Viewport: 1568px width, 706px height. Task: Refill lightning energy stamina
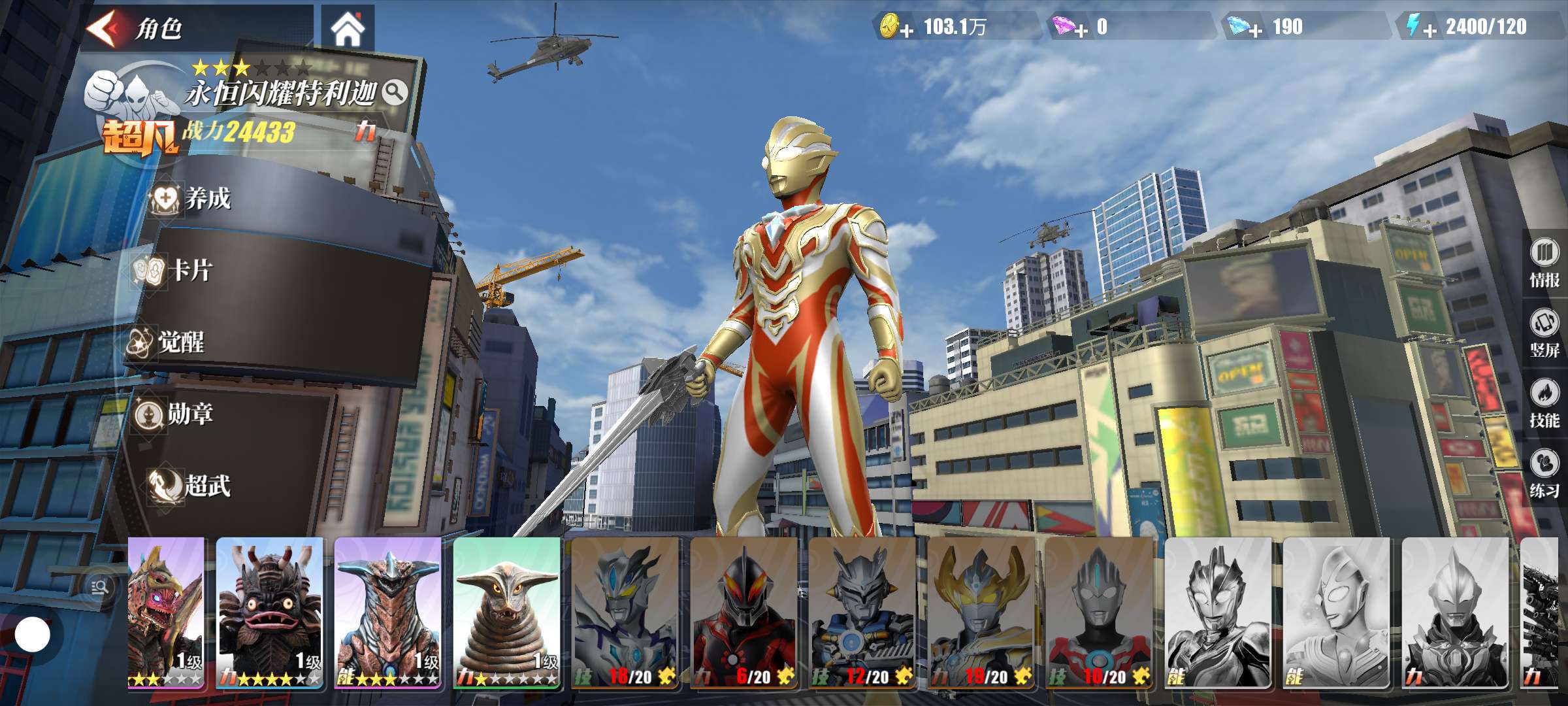coord(1429,30)
